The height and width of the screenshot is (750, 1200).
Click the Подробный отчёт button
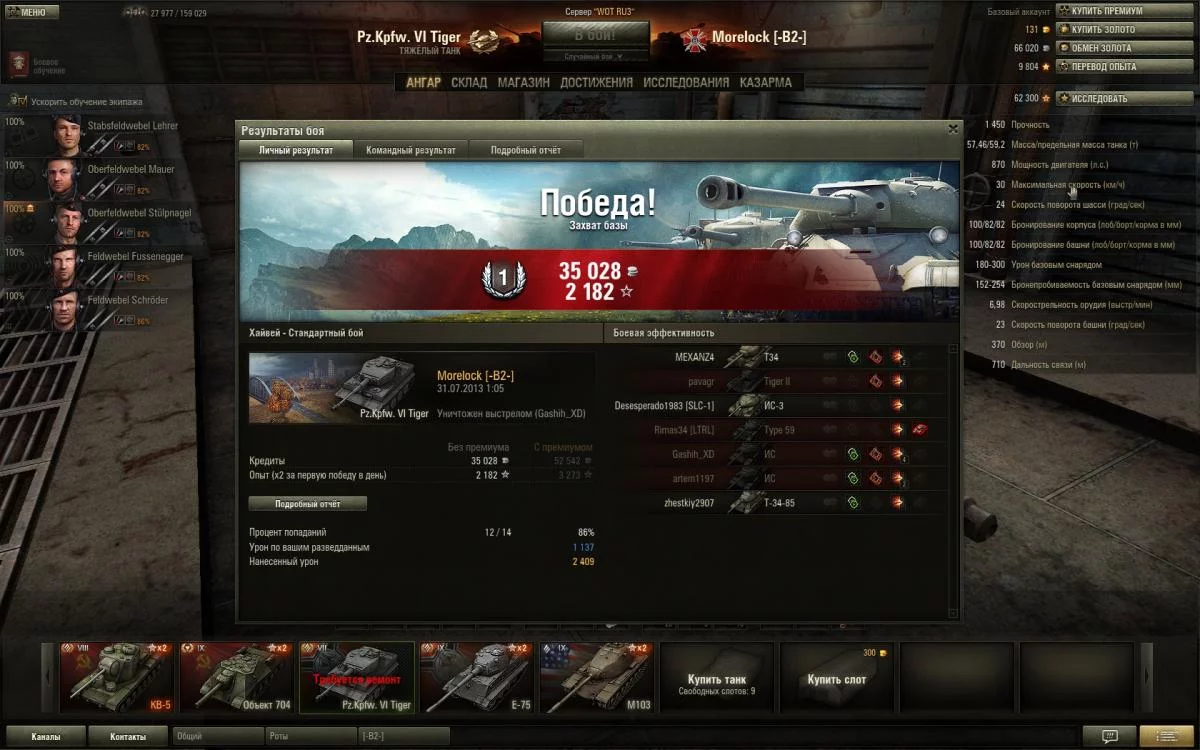[x=307, y=504]
